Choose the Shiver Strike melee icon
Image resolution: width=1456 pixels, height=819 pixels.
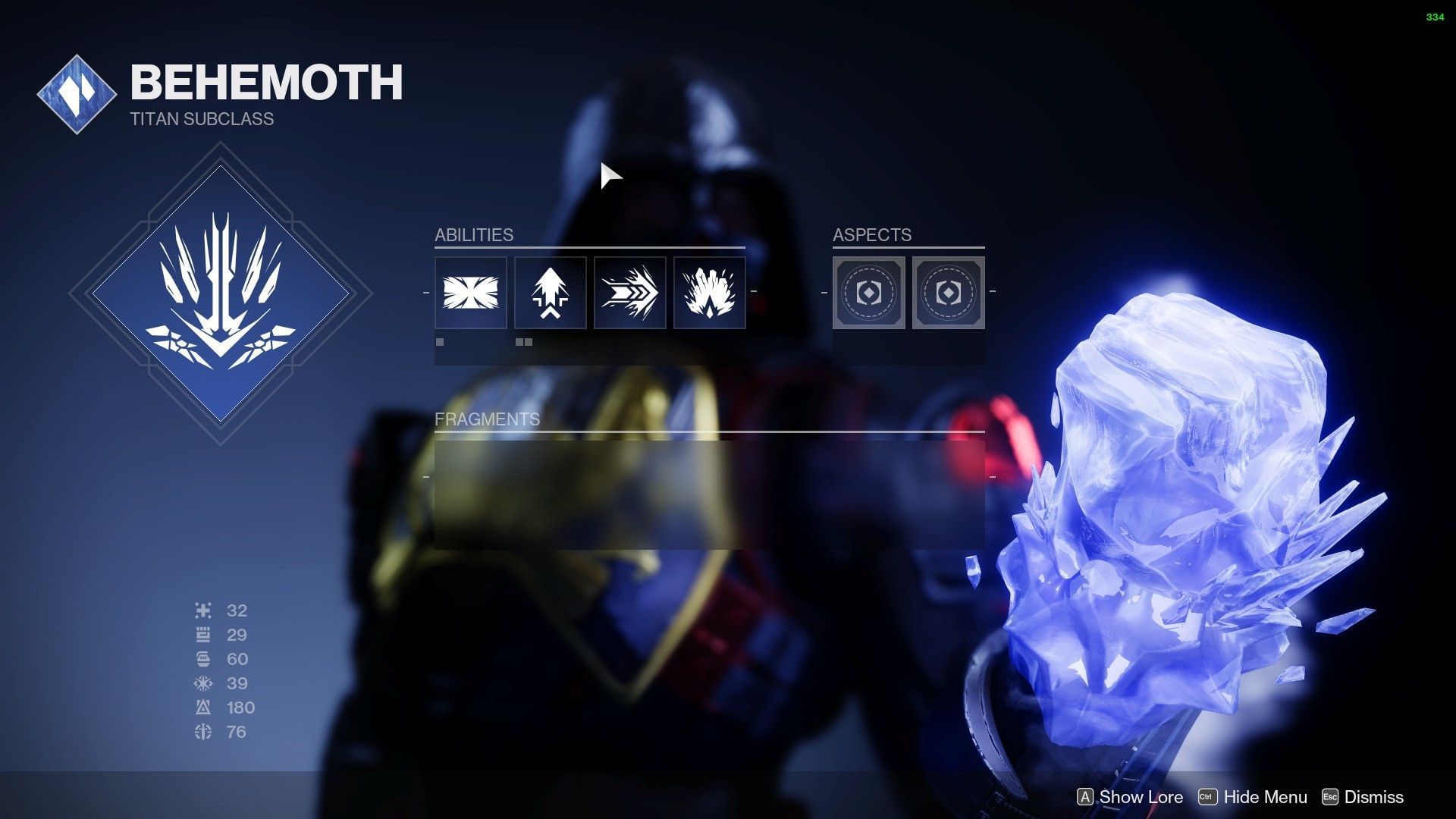coord(629,292)
